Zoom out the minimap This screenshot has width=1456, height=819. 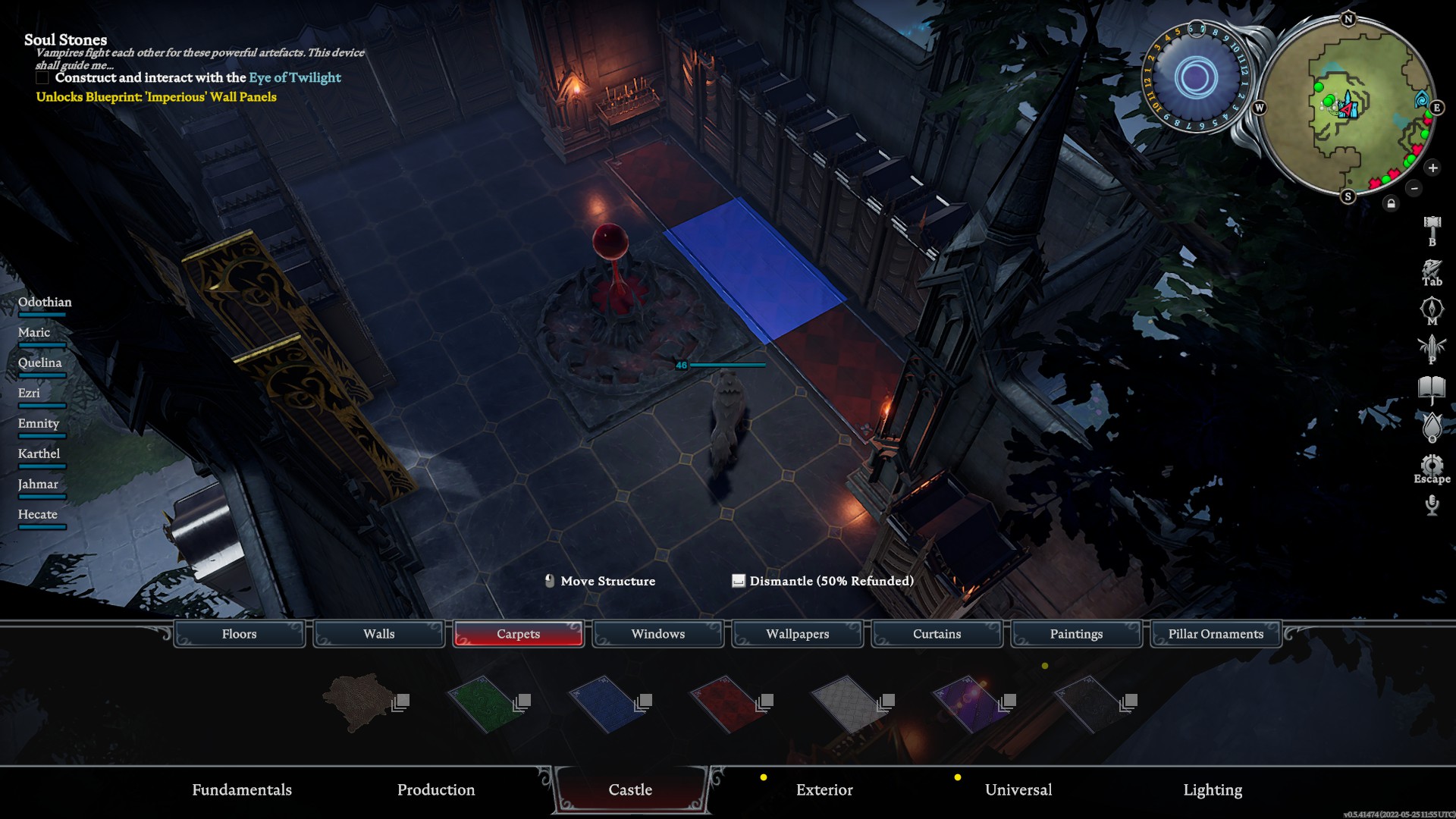[1414, 188]
